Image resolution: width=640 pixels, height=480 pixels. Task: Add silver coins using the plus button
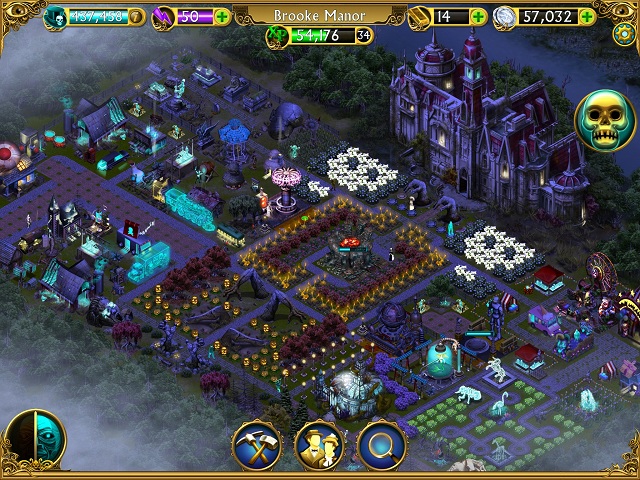[587, 17]
